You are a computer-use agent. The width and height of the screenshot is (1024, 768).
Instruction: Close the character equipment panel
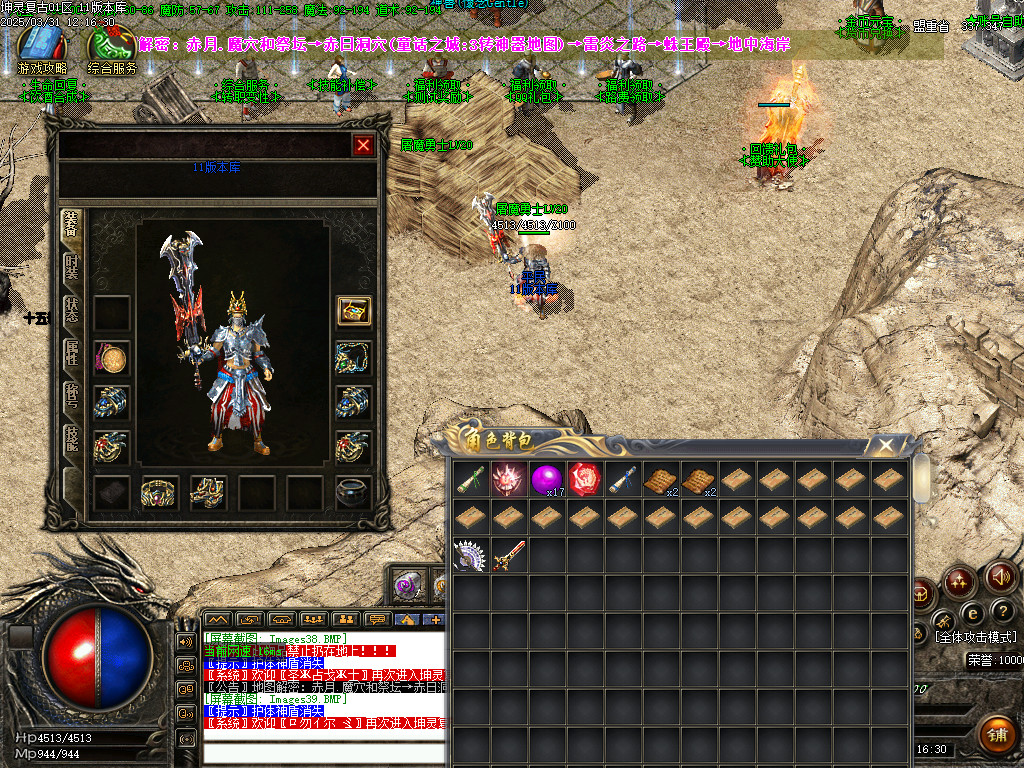tap(363, 145)
